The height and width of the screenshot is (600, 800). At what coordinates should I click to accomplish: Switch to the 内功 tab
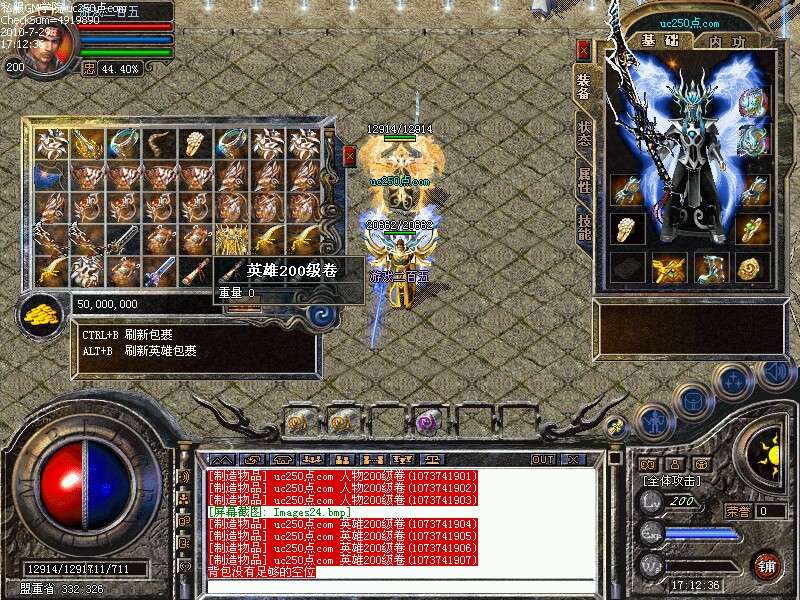(726, 41)
